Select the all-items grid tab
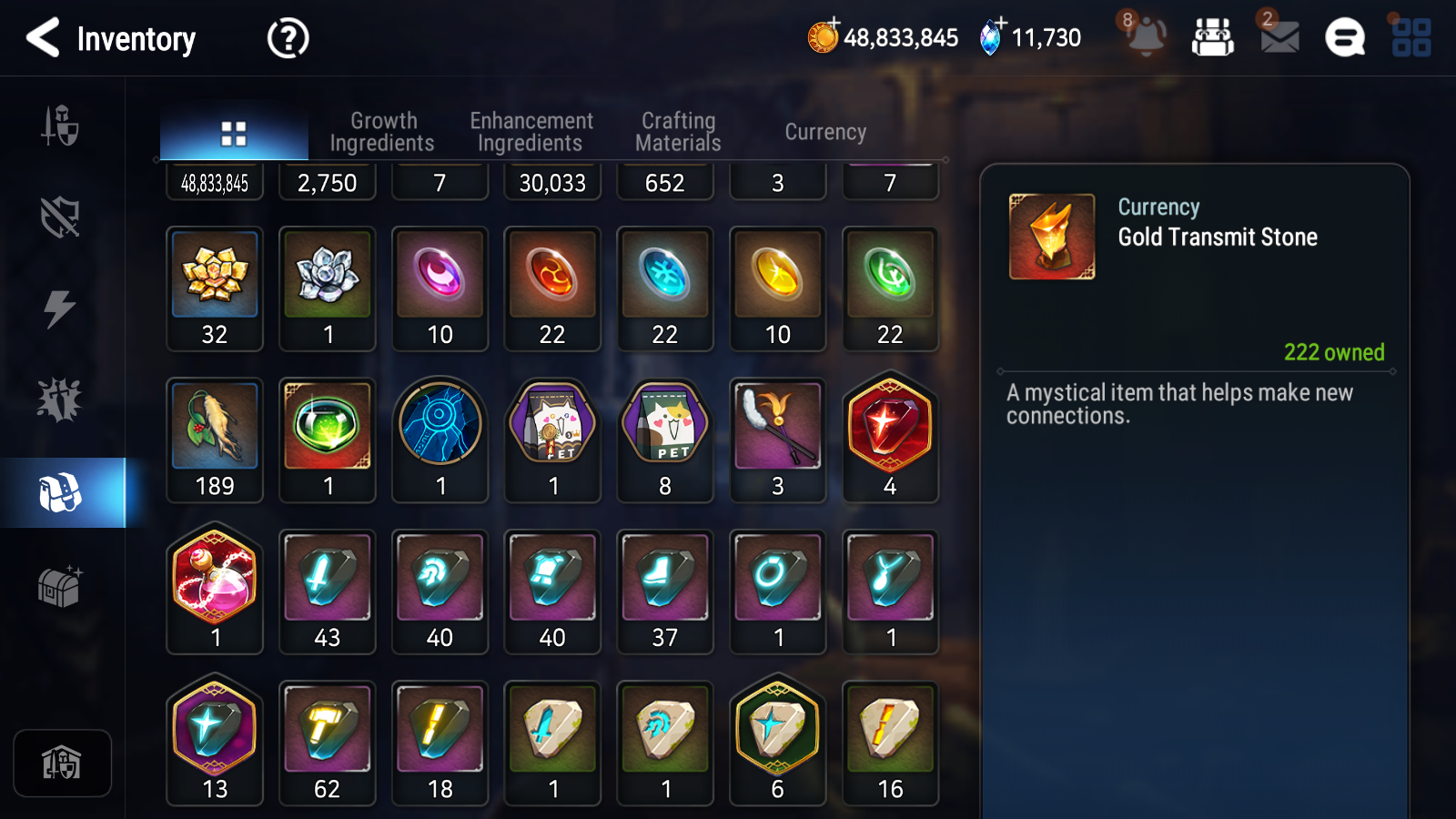 (x=234, y=134)
